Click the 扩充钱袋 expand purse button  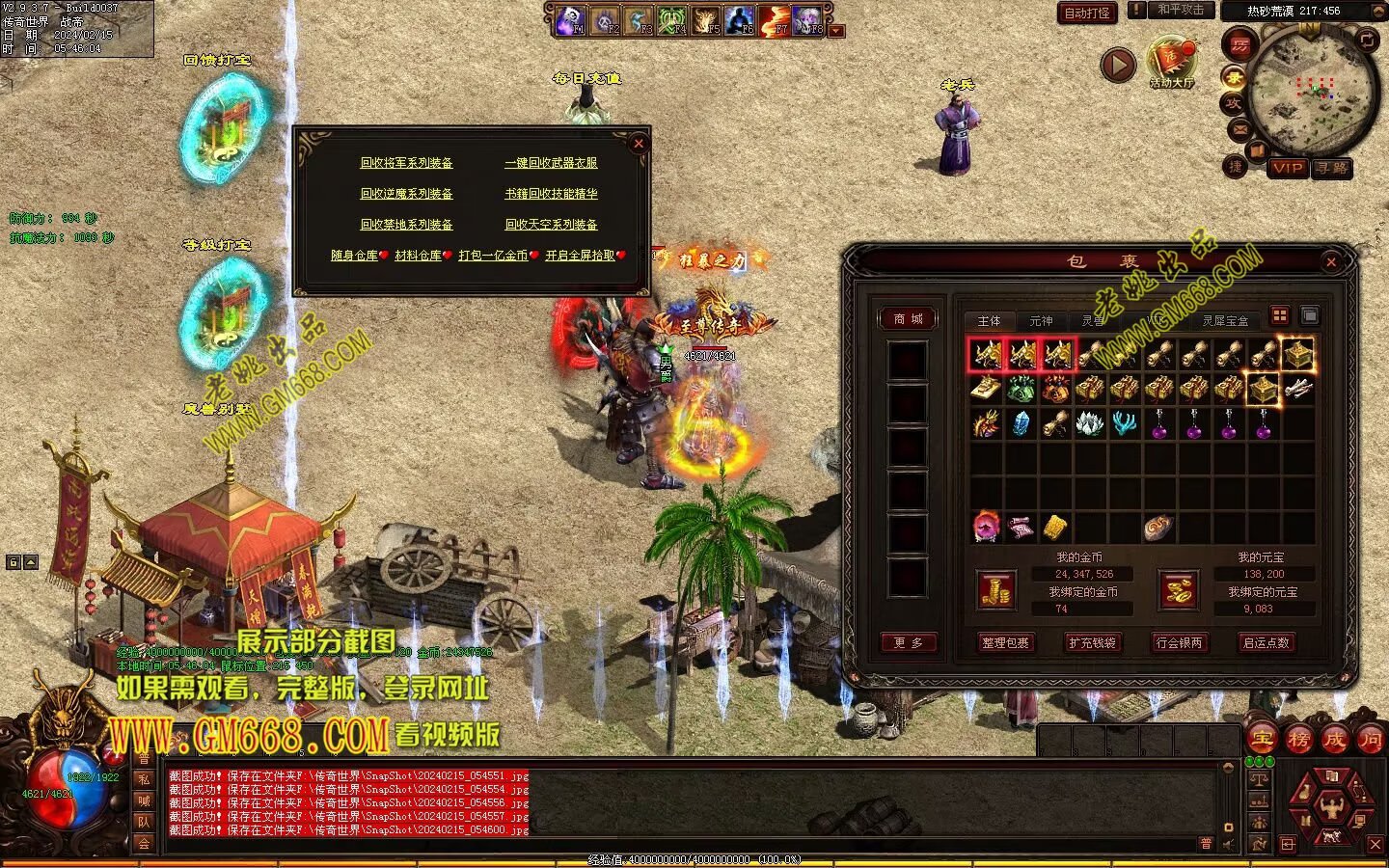(x=1092, y=642)
